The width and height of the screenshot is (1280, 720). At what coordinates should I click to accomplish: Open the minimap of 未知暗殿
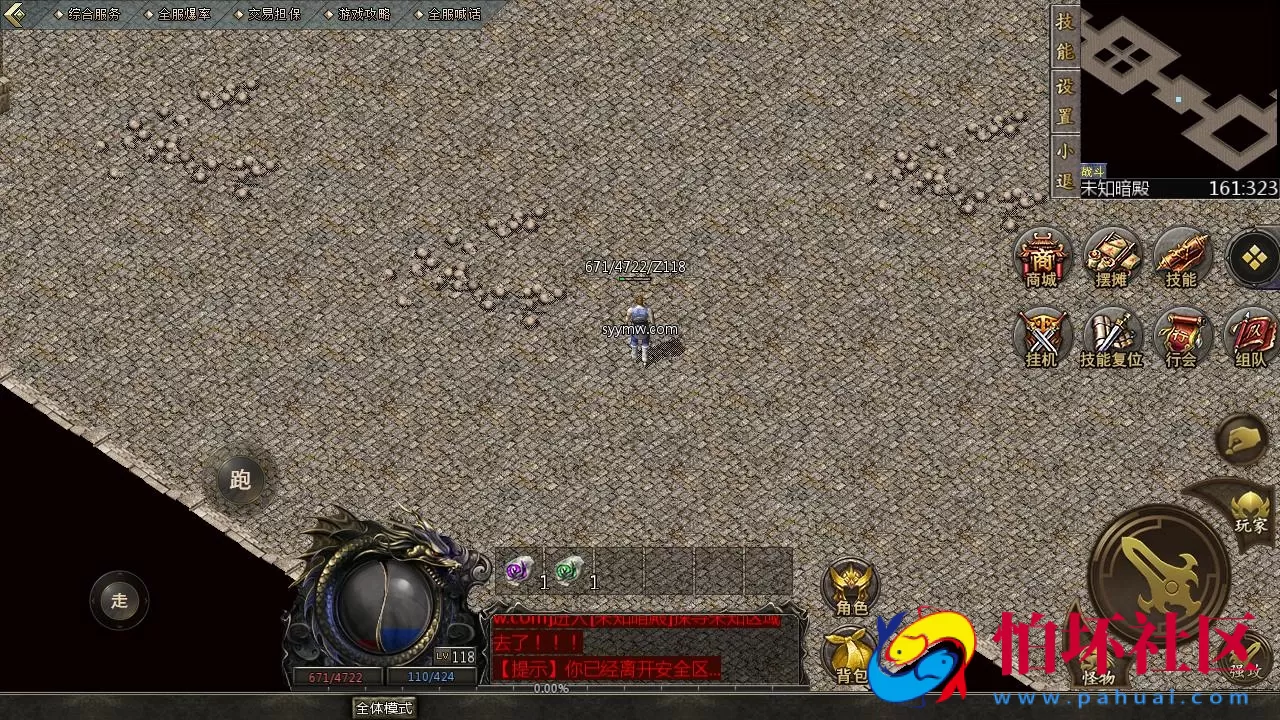point(1179,90)
